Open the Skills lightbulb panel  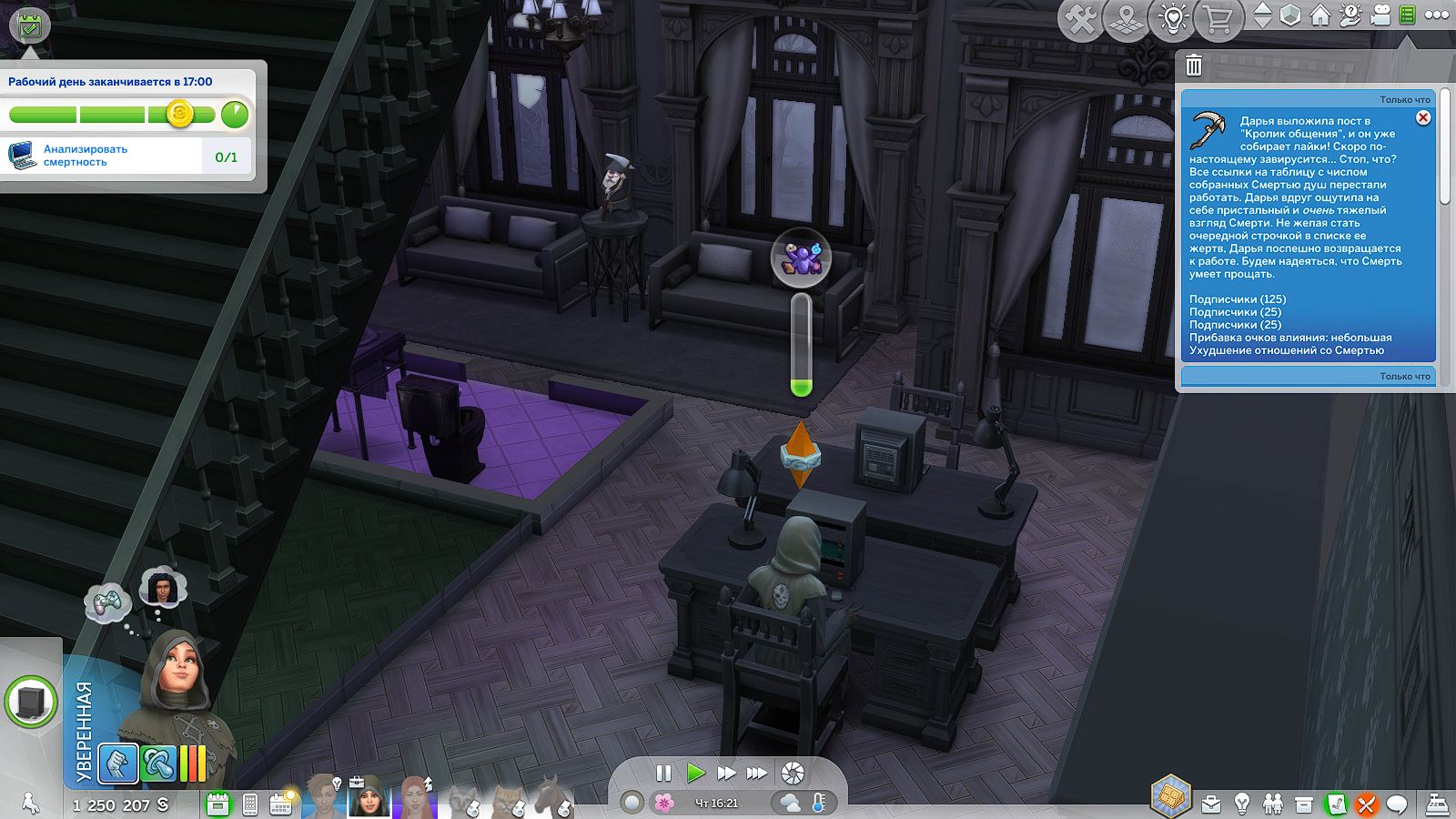click(1242, 804)
